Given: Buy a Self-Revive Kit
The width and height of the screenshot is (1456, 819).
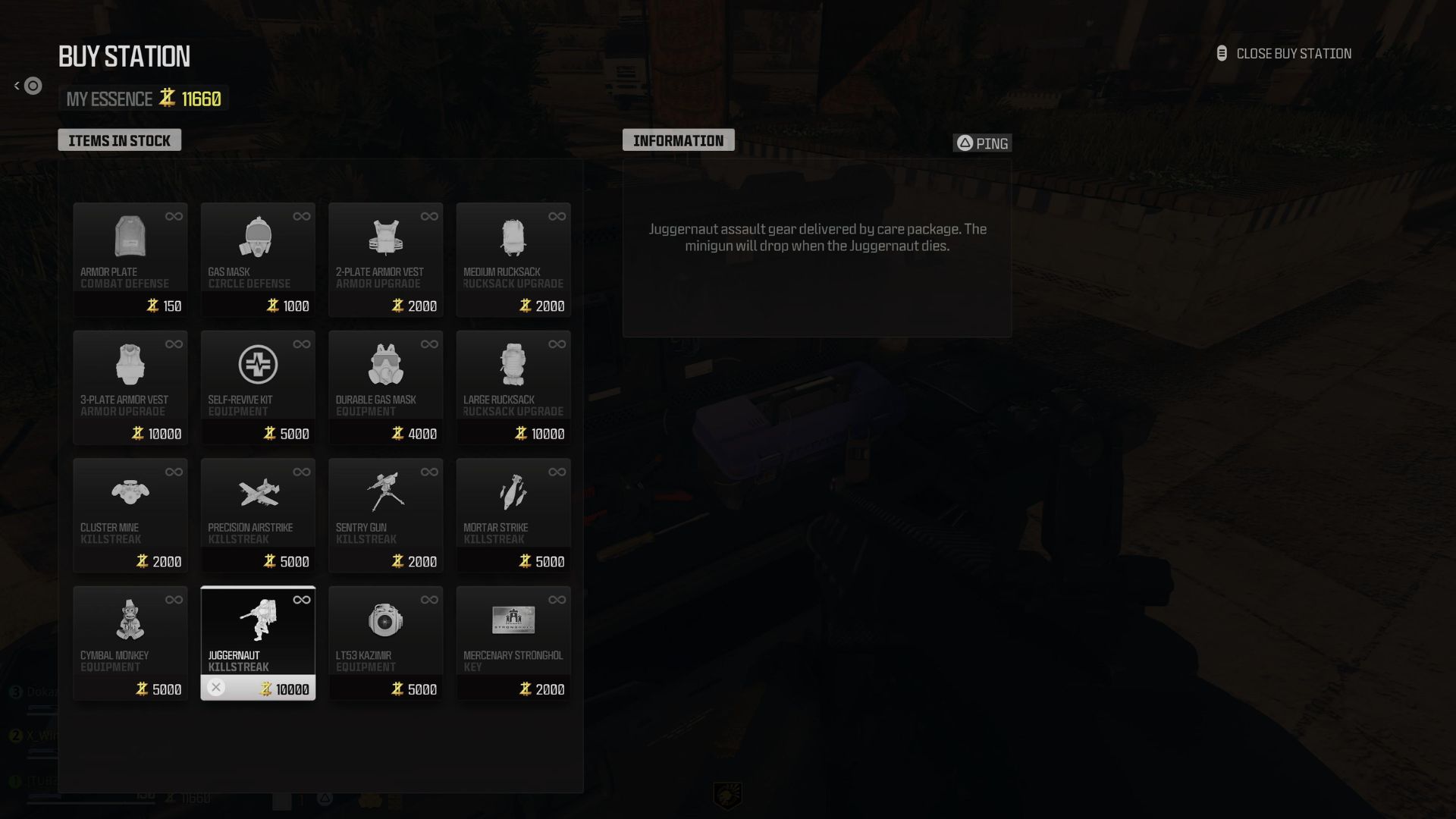Looking at the screenshot, I should coord(258,387).
